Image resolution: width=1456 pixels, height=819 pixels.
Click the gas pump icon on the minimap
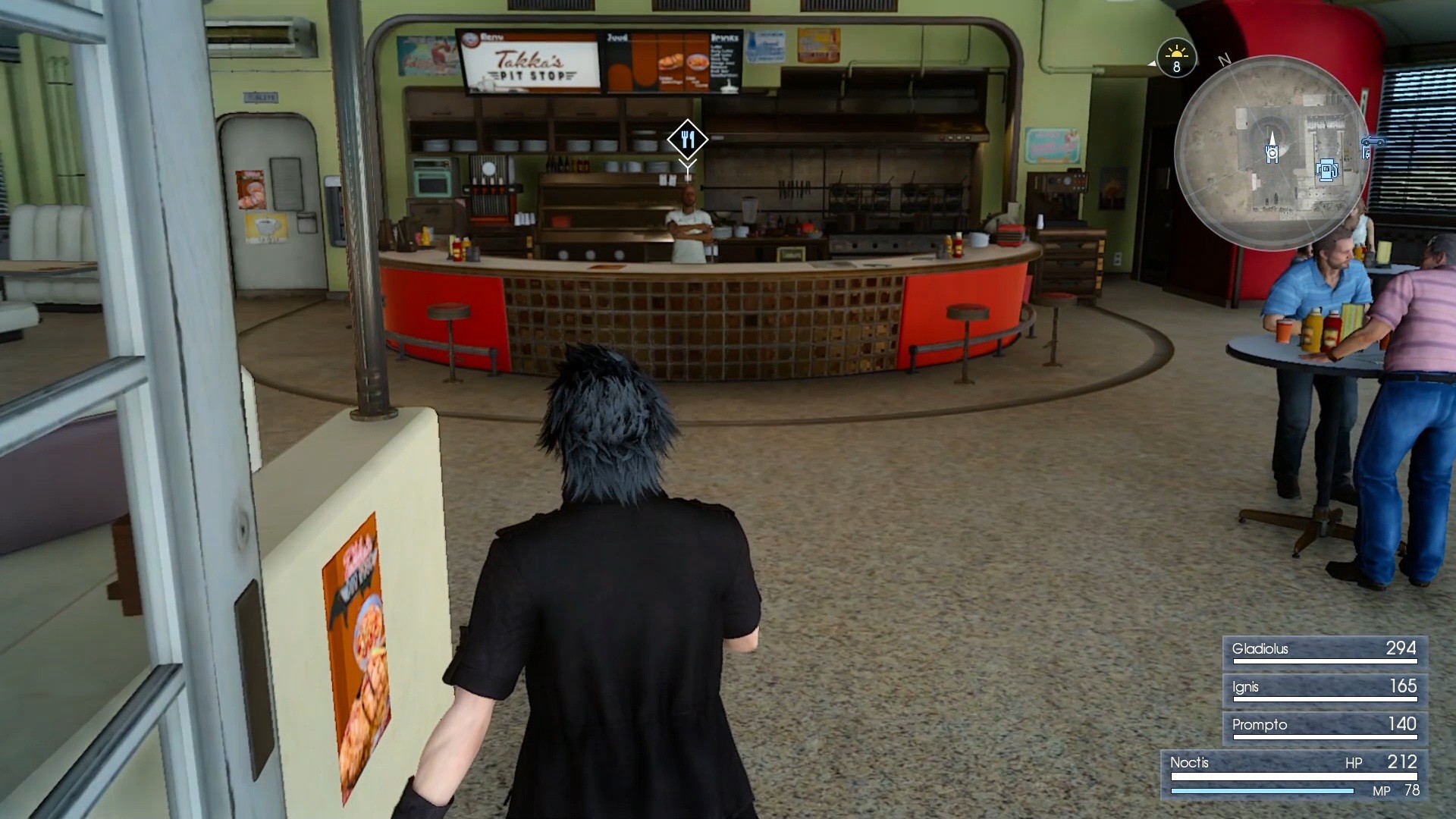click(1326, 171)
